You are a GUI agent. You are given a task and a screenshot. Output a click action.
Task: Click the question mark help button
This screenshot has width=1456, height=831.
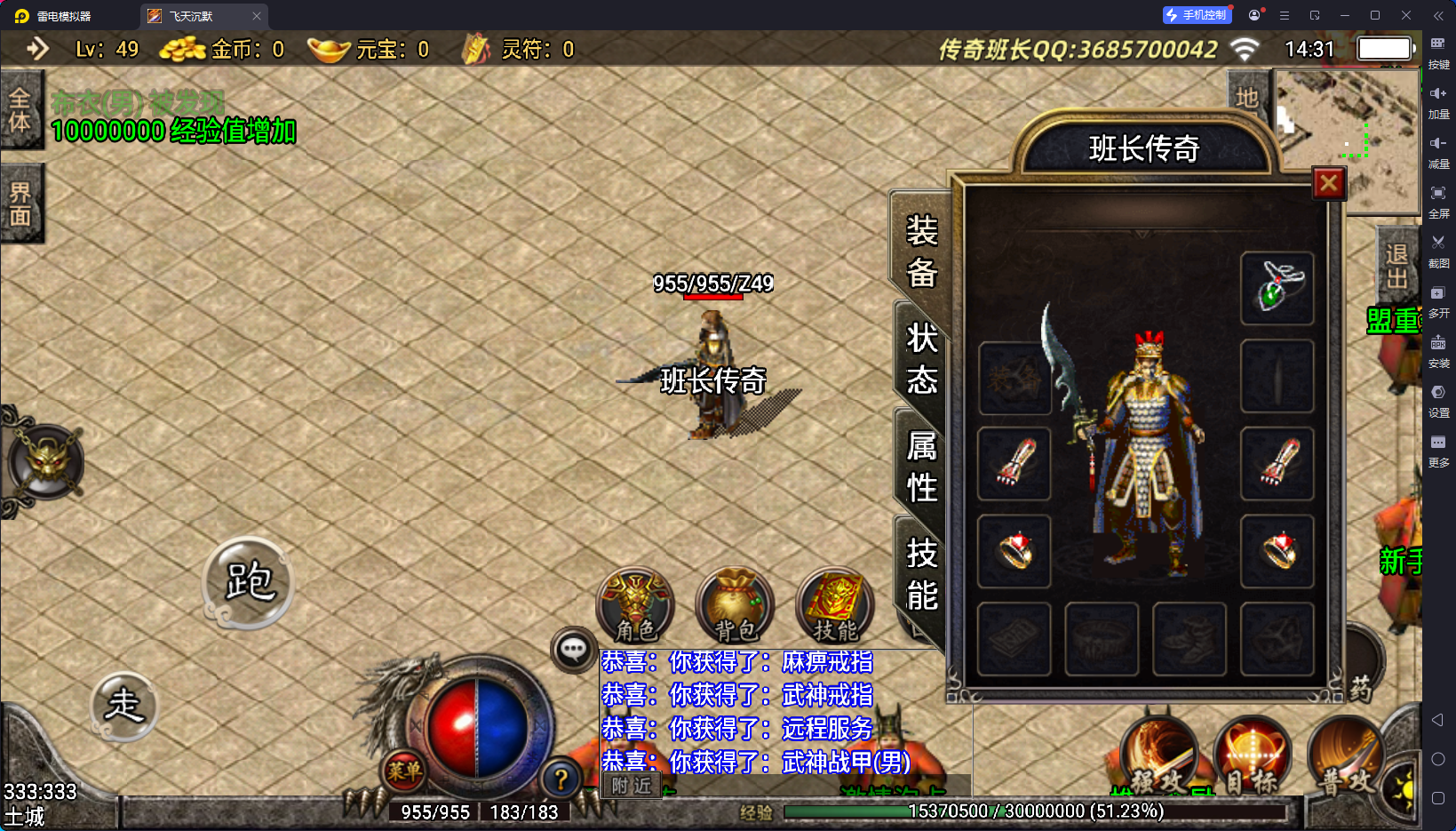tap(561, 779)
